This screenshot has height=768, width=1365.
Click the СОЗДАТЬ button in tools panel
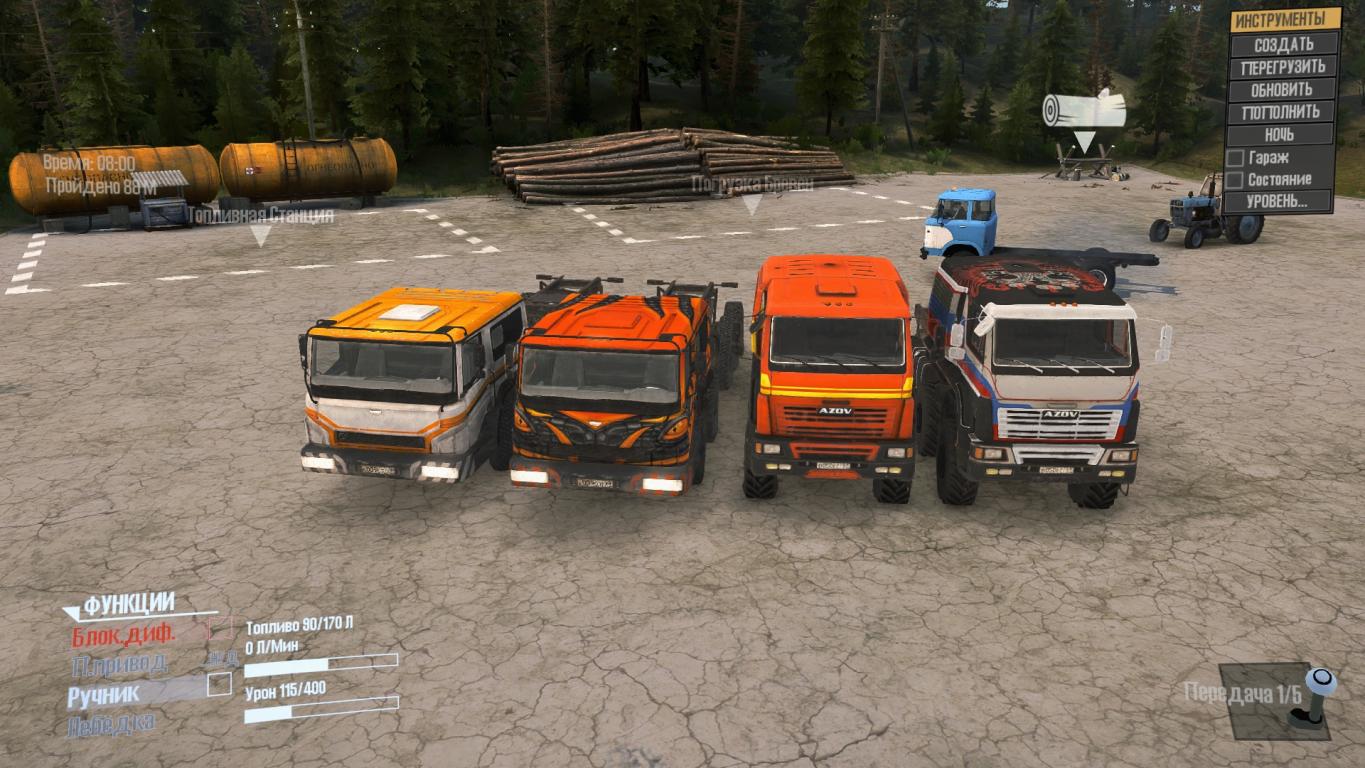click(1285, 45)
